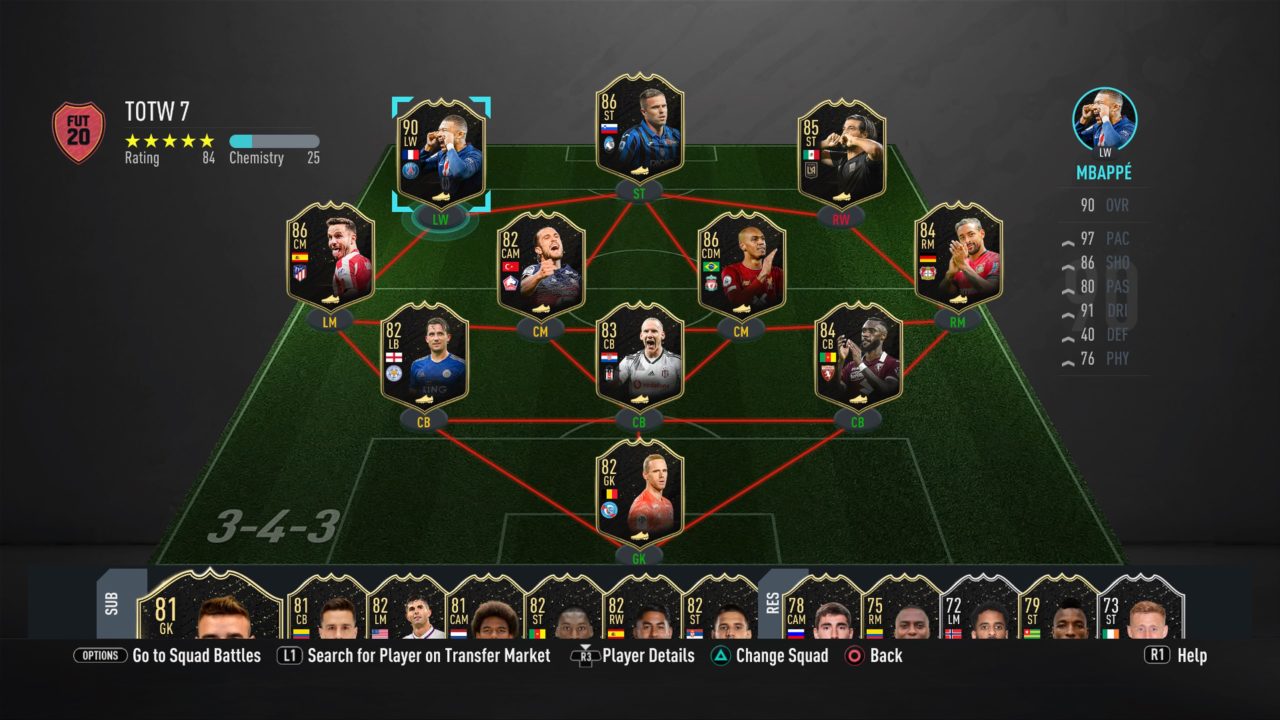Click the green LW position badge under Mbappé
This screenshot has width=1280, height=720.
point(439,217)
